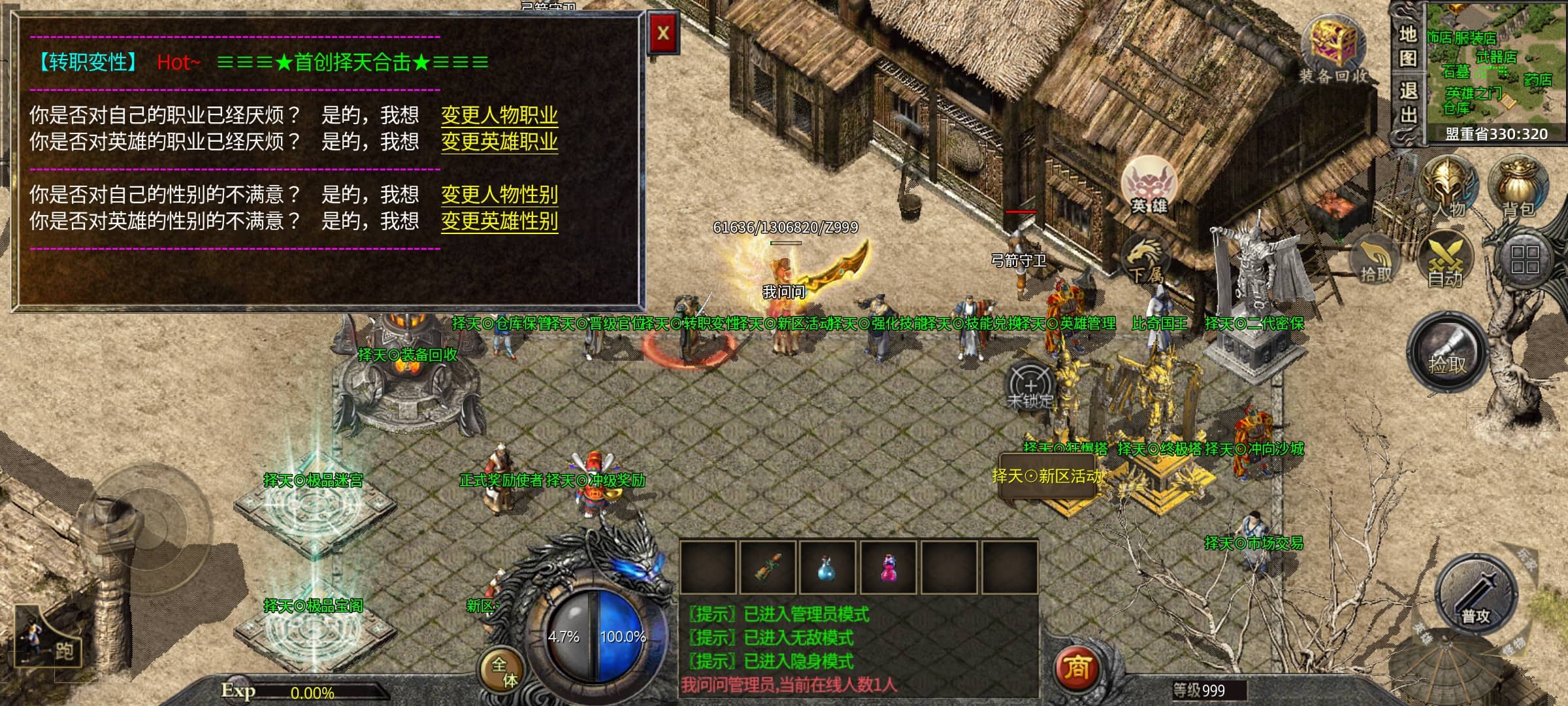Select the blue potion hotbar slot
1568x706 pixels.
tap(826, 568)
